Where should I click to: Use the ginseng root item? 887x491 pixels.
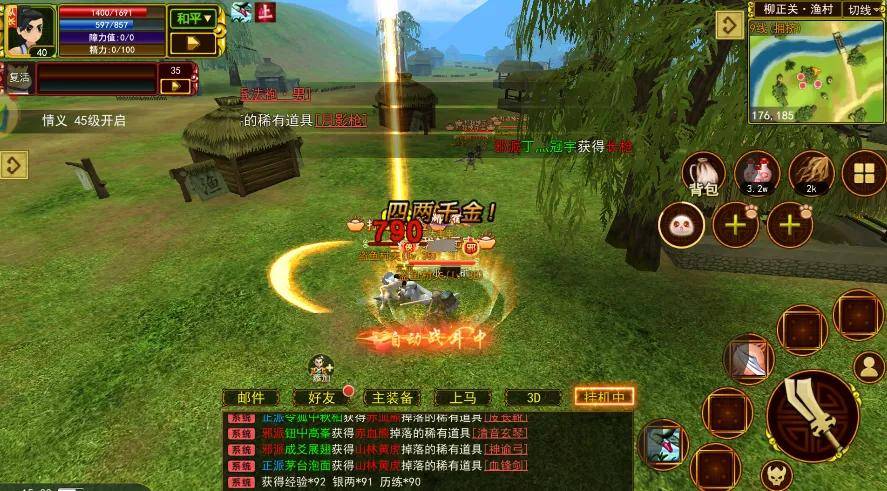click(811, 172)
